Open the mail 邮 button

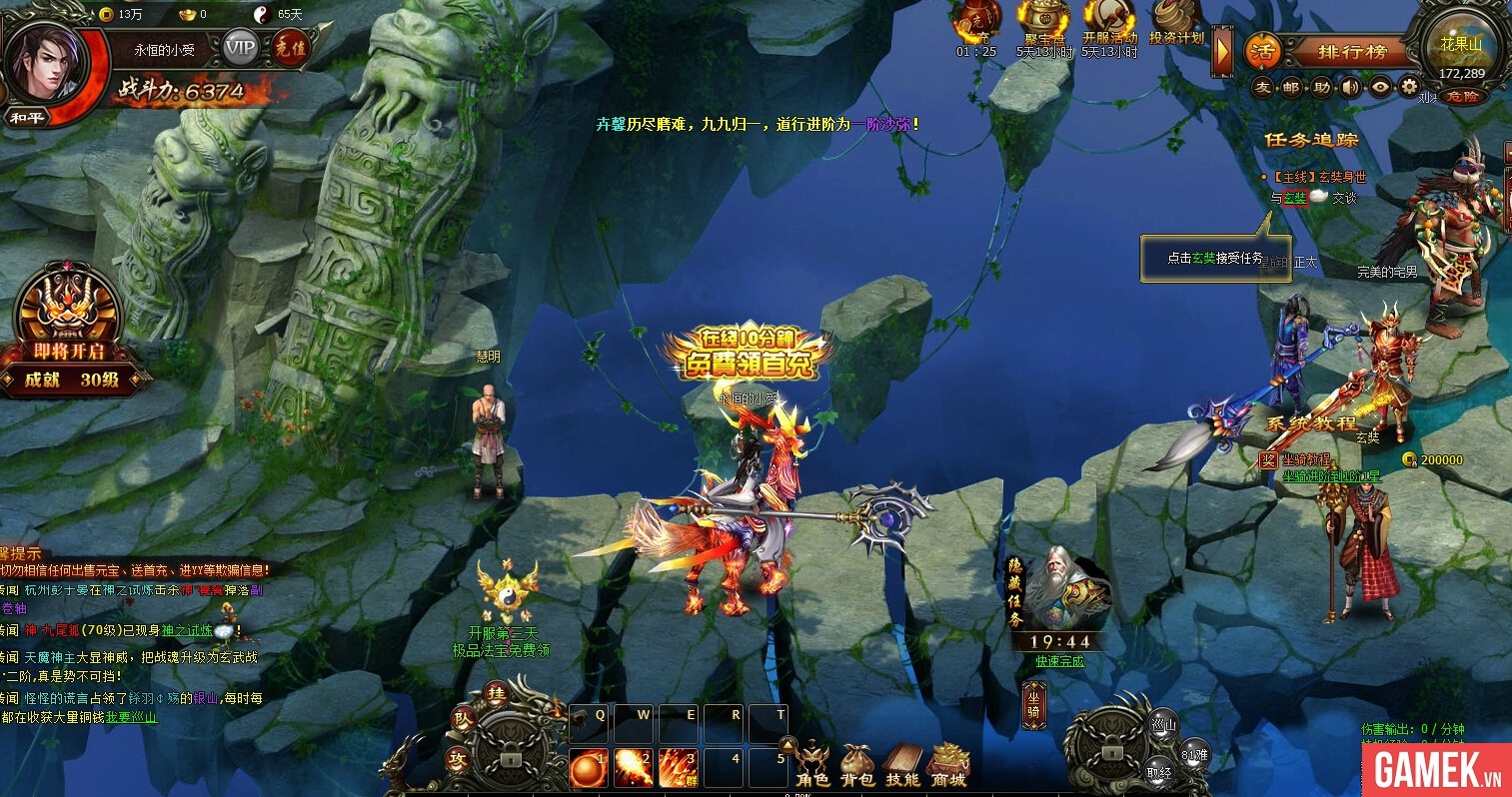point(1292,88)
